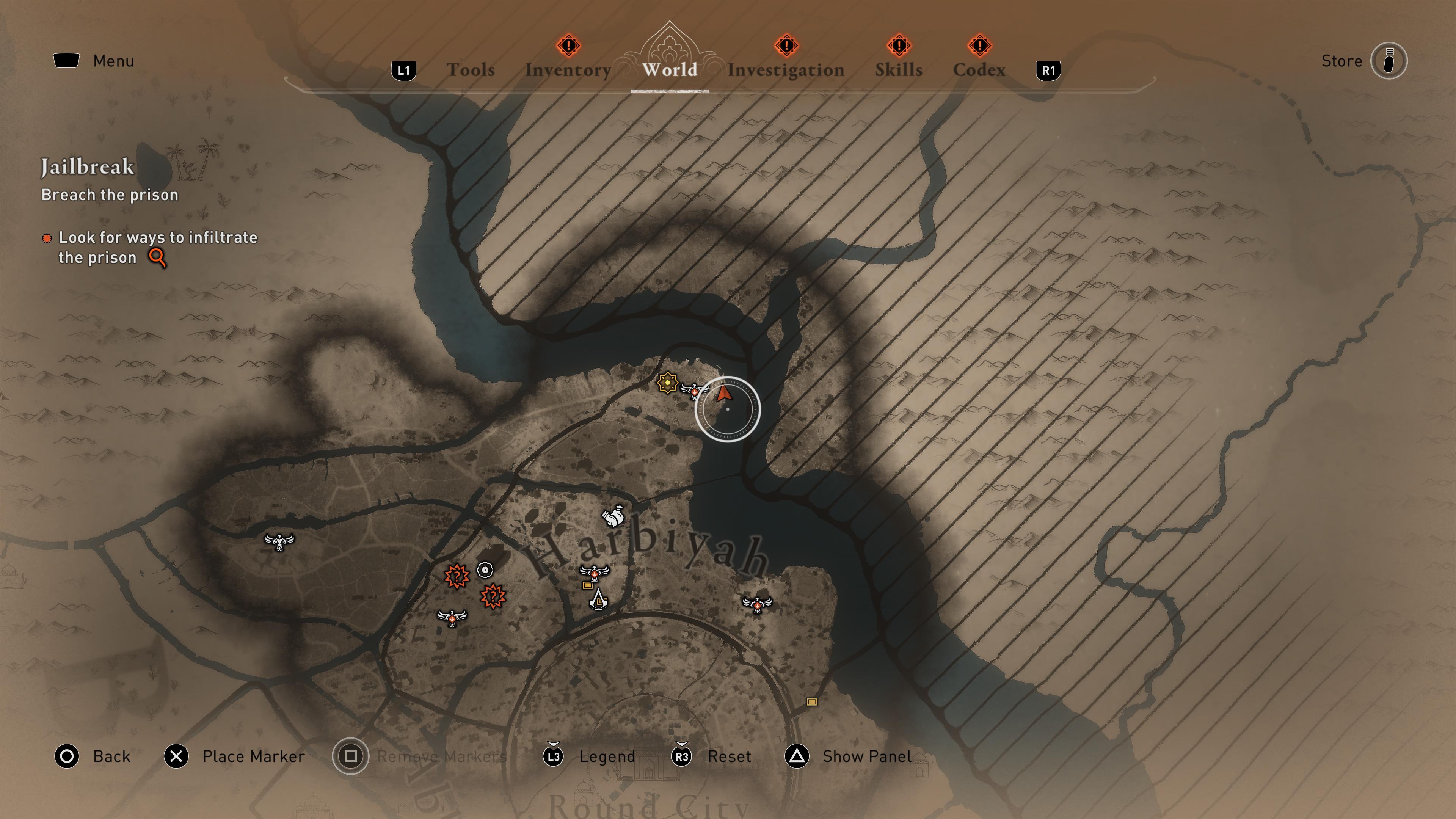Click the red player arrow on map
Viewport: 1456px width, 819px height.
click(x=723, y=394)
